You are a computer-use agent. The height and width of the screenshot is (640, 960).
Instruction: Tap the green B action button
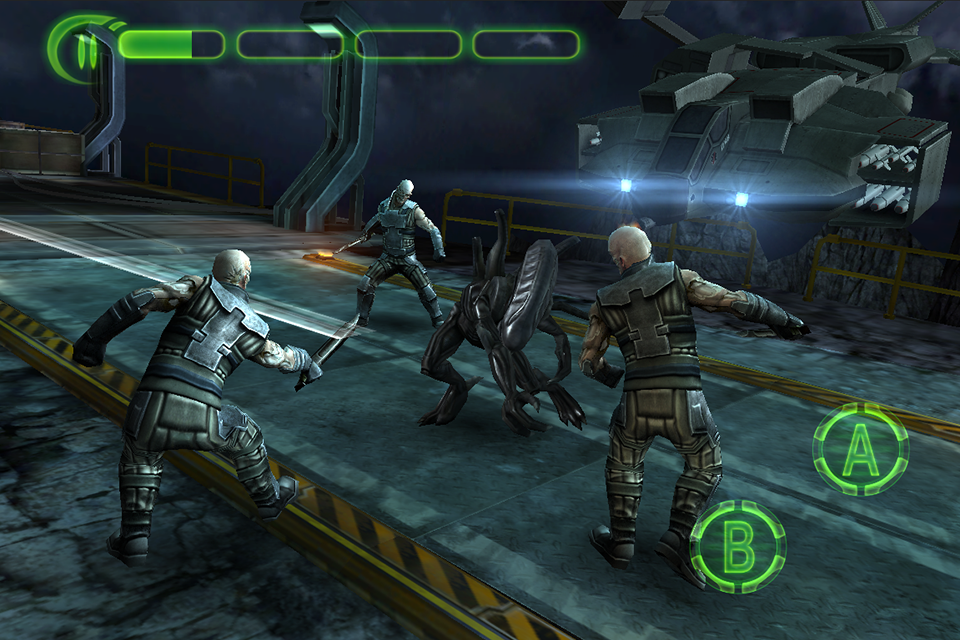point(738,546)
